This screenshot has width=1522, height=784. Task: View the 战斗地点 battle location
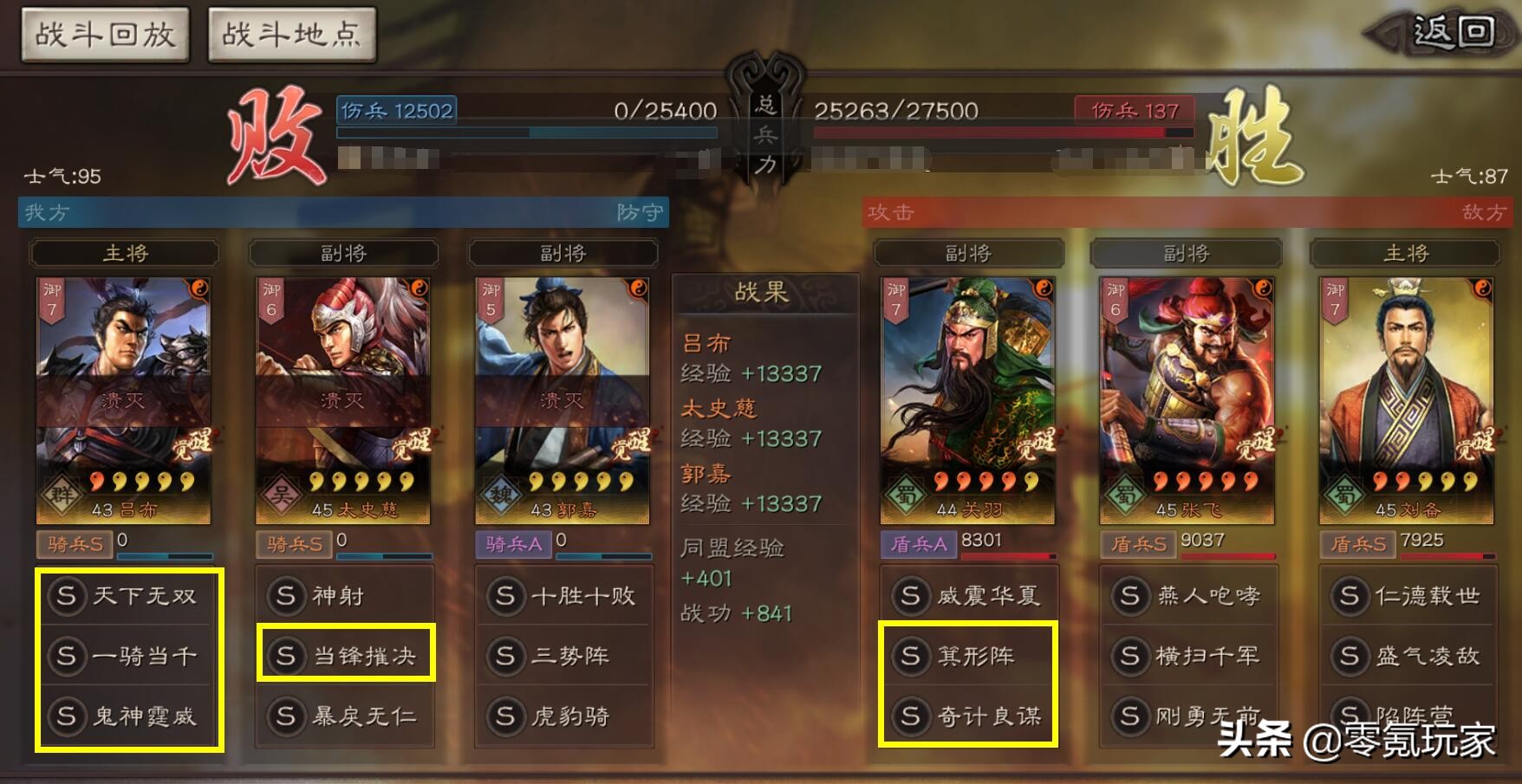292,32
